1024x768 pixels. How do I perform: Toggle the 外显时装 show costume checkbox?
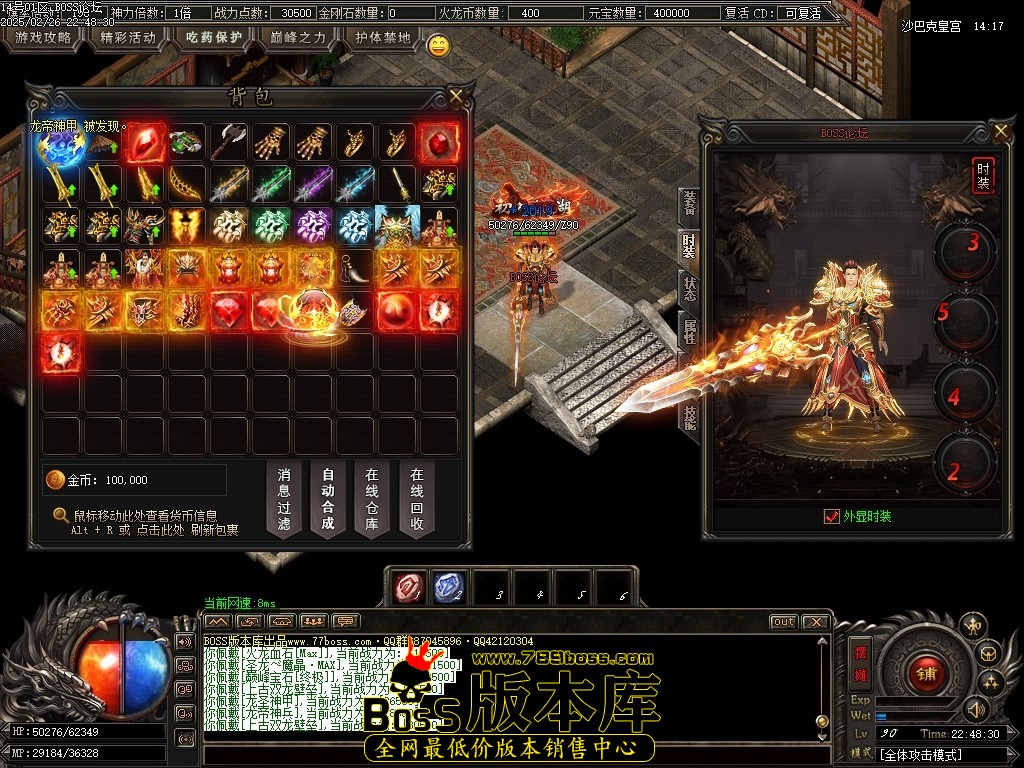(x=831, y=516)
